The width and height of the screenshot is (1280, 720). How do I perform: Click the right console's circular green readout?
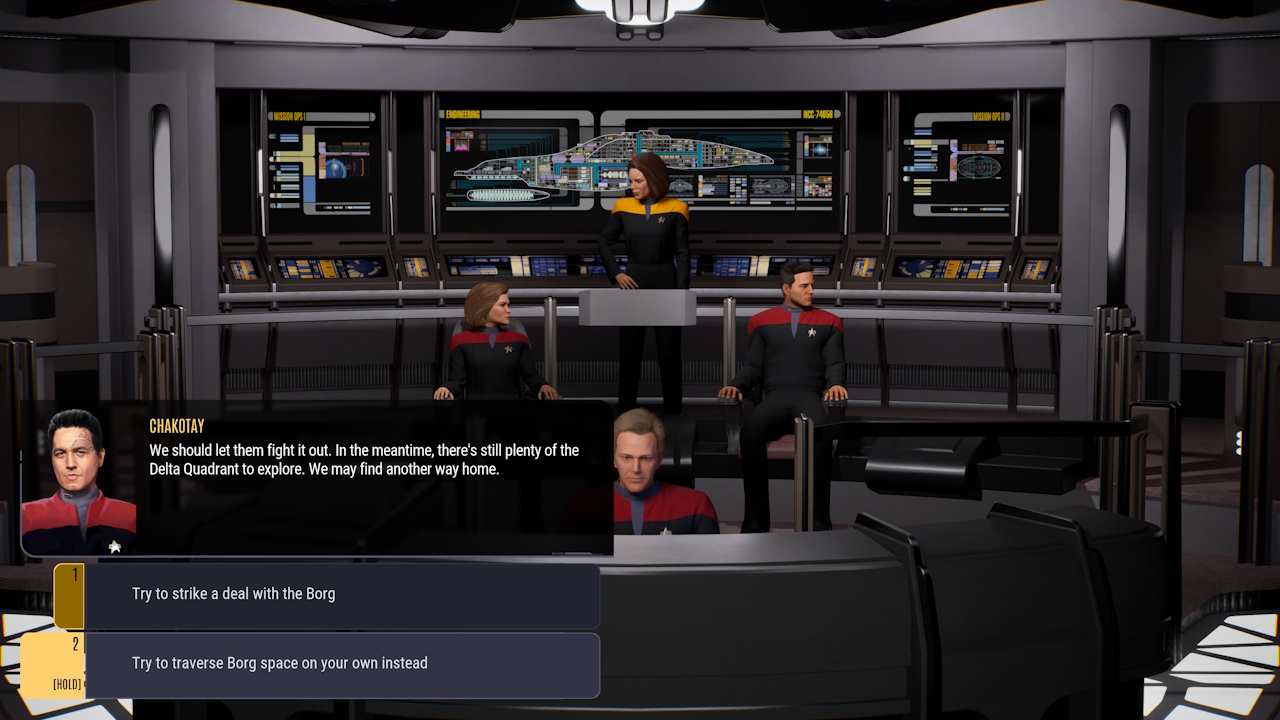pos(979,167)
